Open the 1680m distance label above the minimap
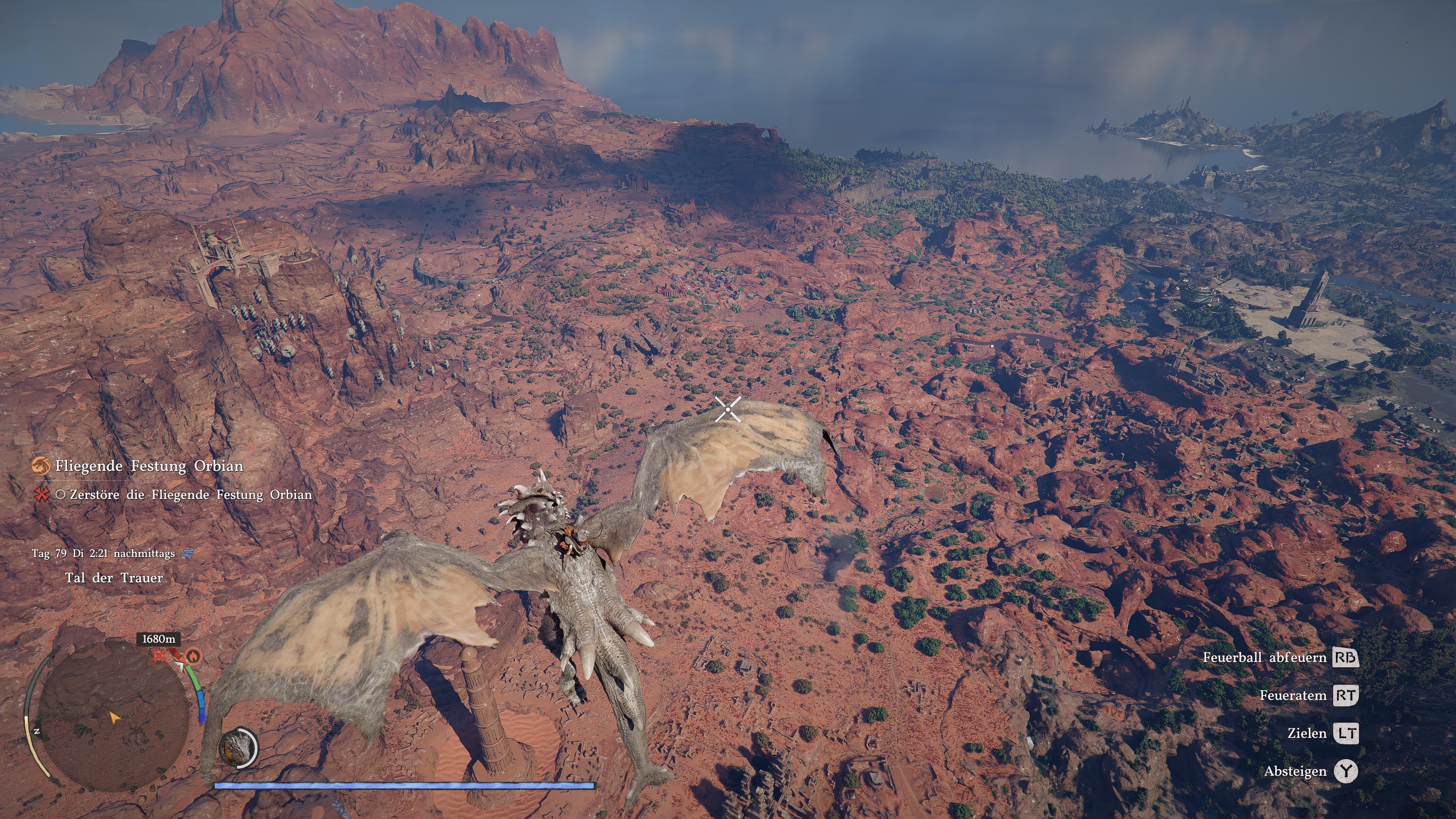Image resolution: width=1456 pixels, height=819 pixels. (159, 639)
